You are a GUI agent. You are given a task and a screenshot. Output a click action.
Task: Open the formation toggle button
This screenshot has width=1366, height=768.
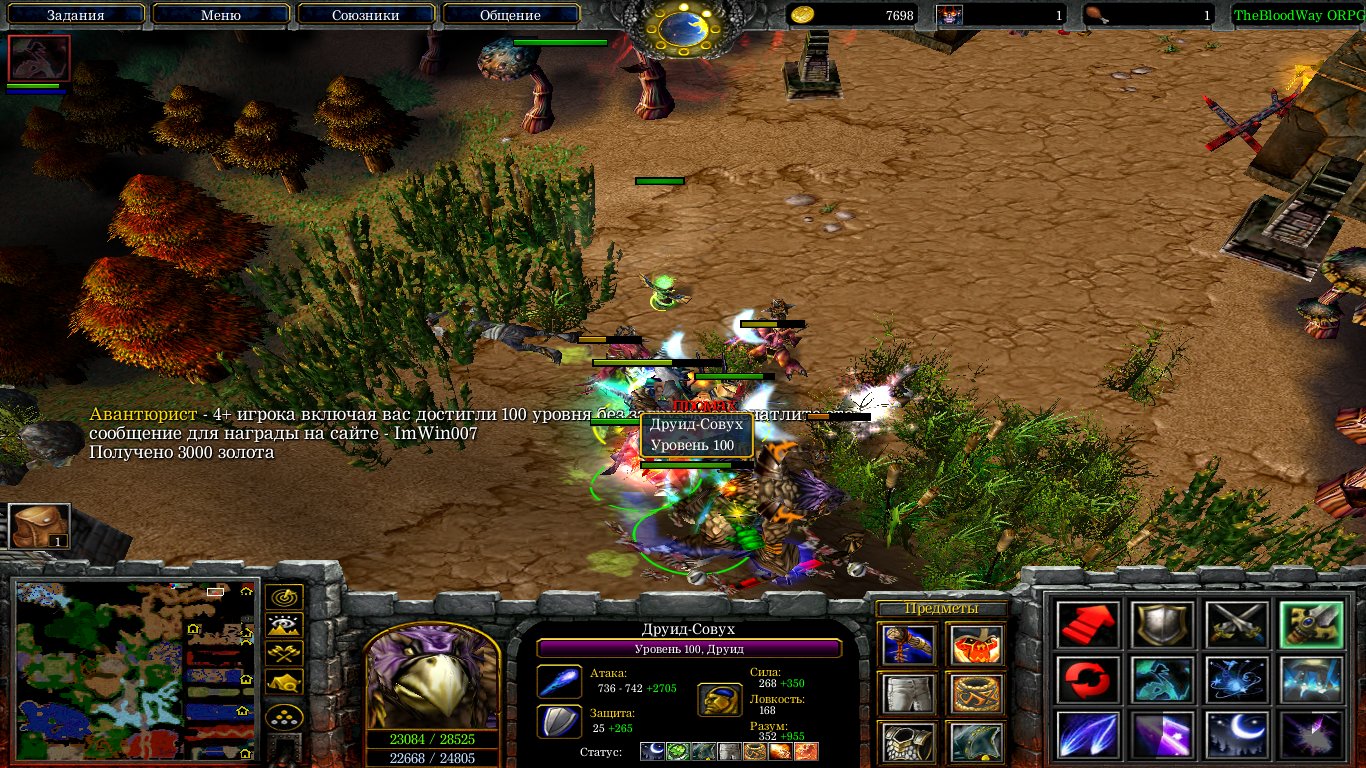pos(285,718)
